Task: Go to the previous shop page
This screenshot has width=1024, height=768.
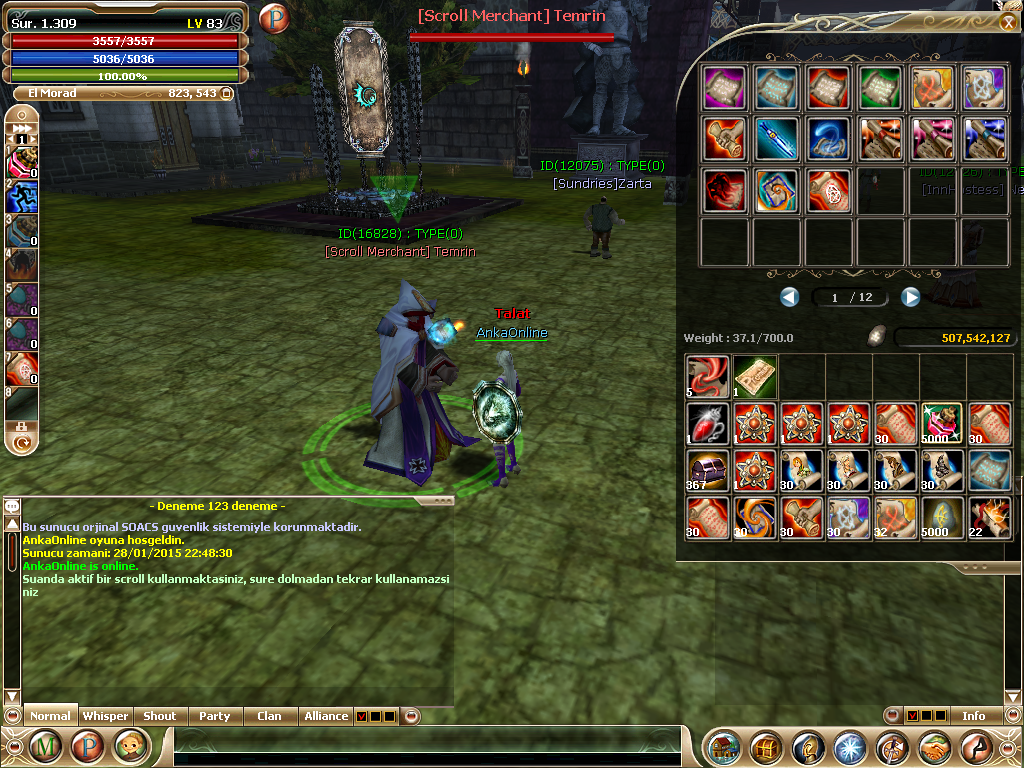Action: (790, 297)
